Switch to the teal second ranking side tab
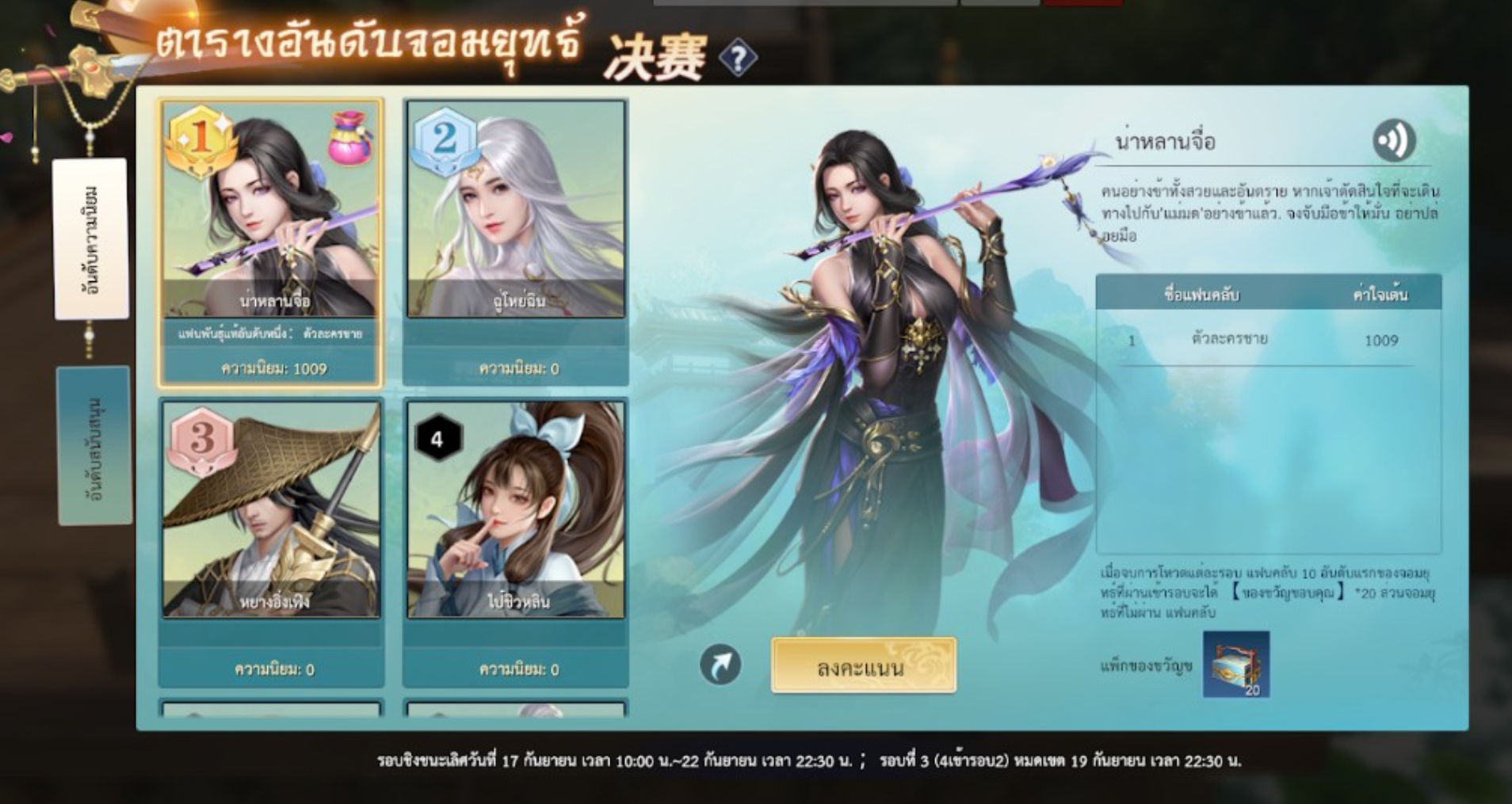 (94, 445)
